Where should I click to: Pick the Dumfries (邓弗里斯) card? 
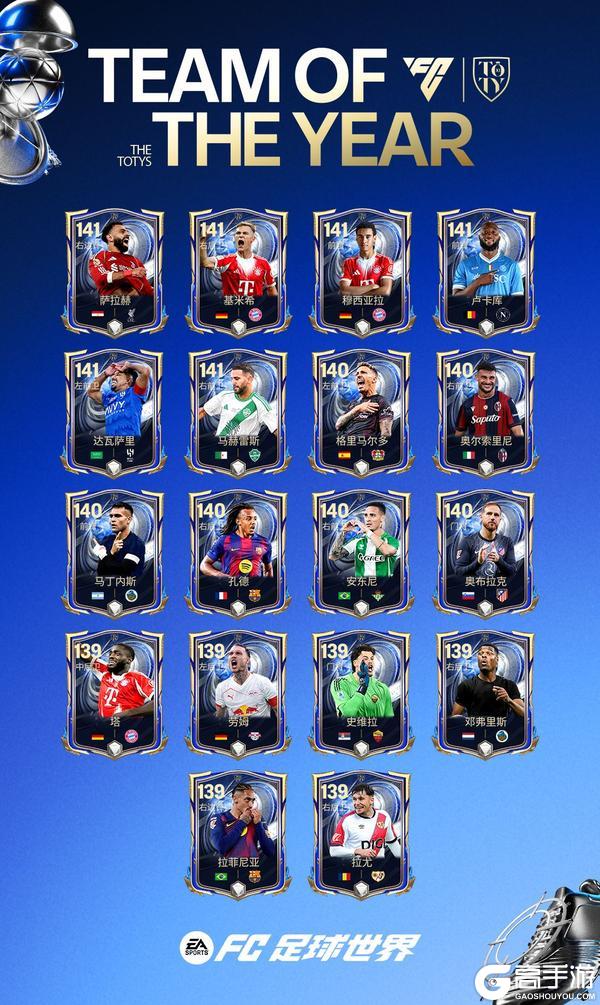[485, 693]
